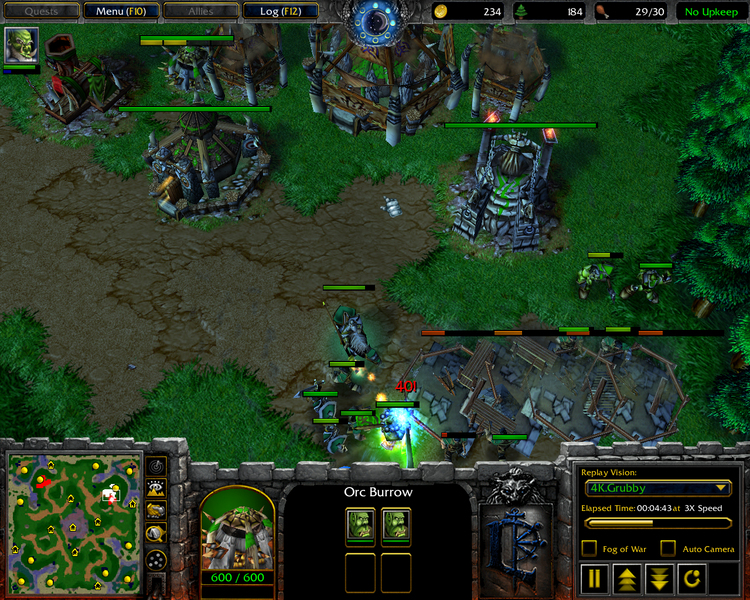Open the Replay Vision dropdown showing 4K.Grubby
Screen dimensions: 750x600
[658, 489]
